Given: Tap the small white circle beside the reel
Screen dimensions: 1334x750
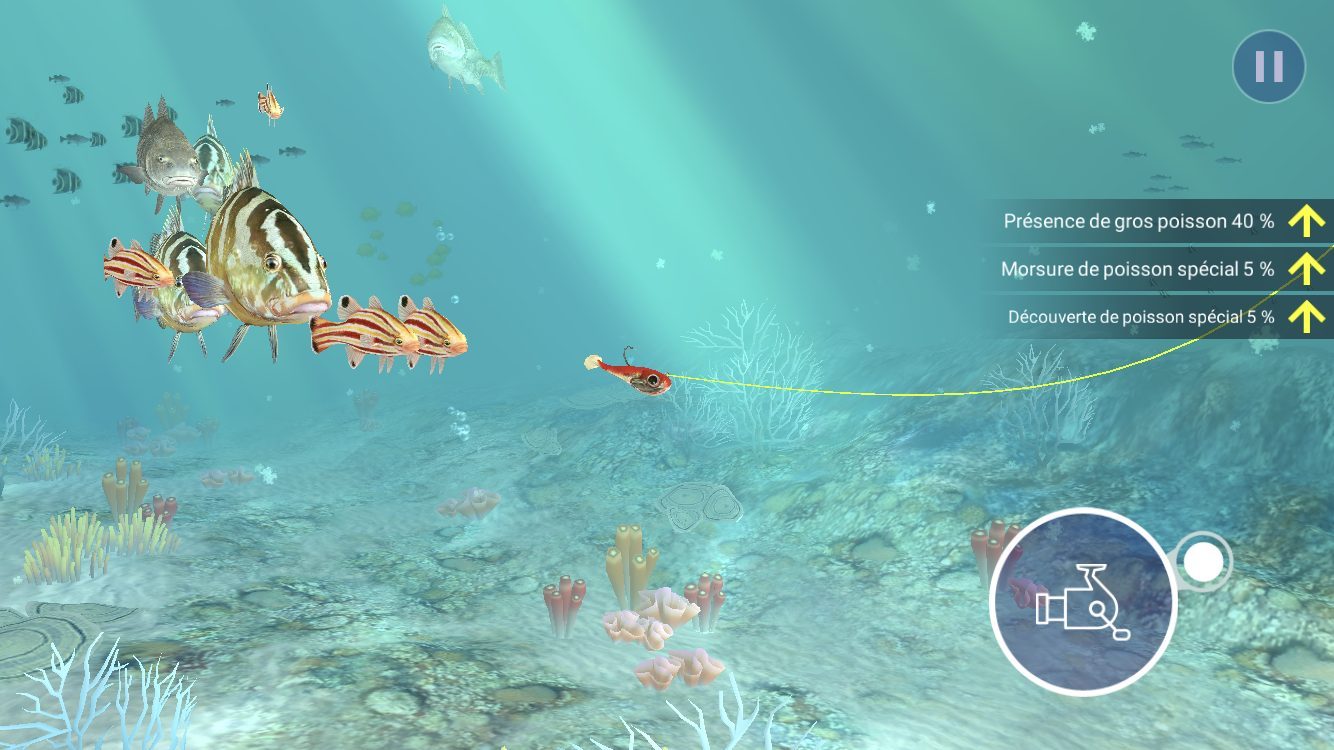Looking at the screenshot, I should 1203,563.
